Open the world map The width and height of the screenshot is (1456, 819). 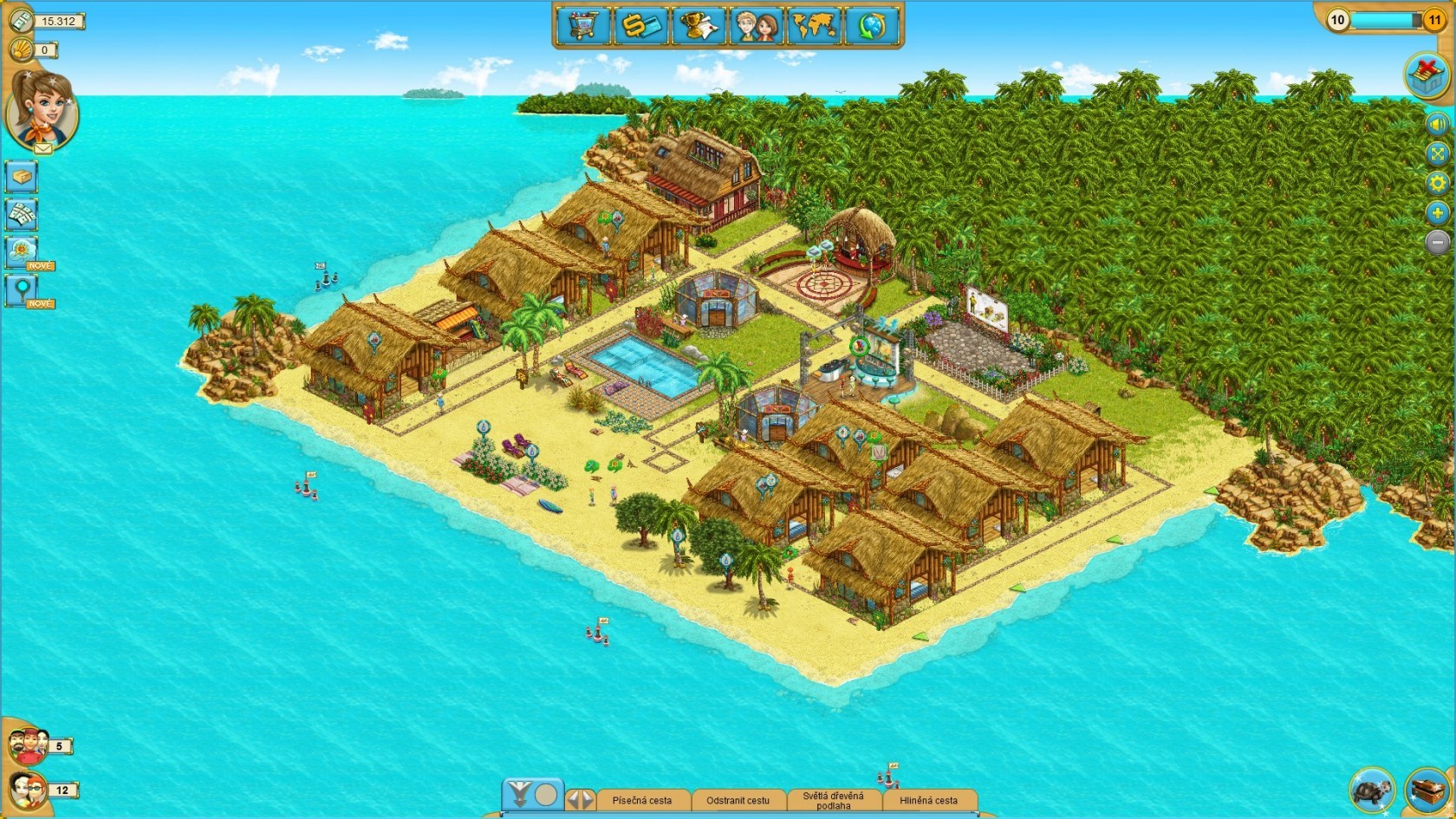coord(814,25)
